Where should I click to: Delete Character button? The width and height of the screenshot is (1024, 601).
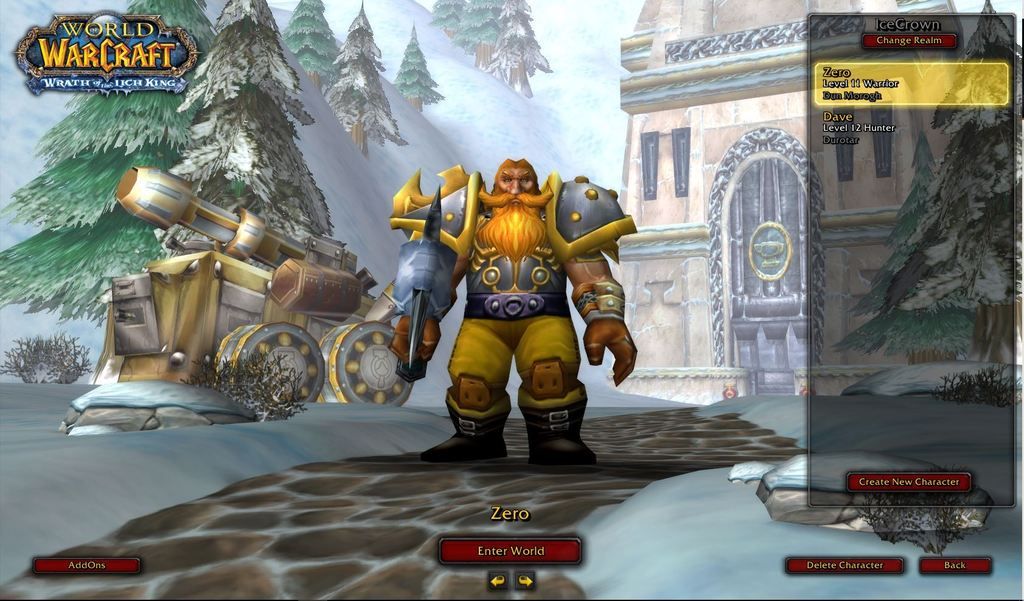coord(845,565)
